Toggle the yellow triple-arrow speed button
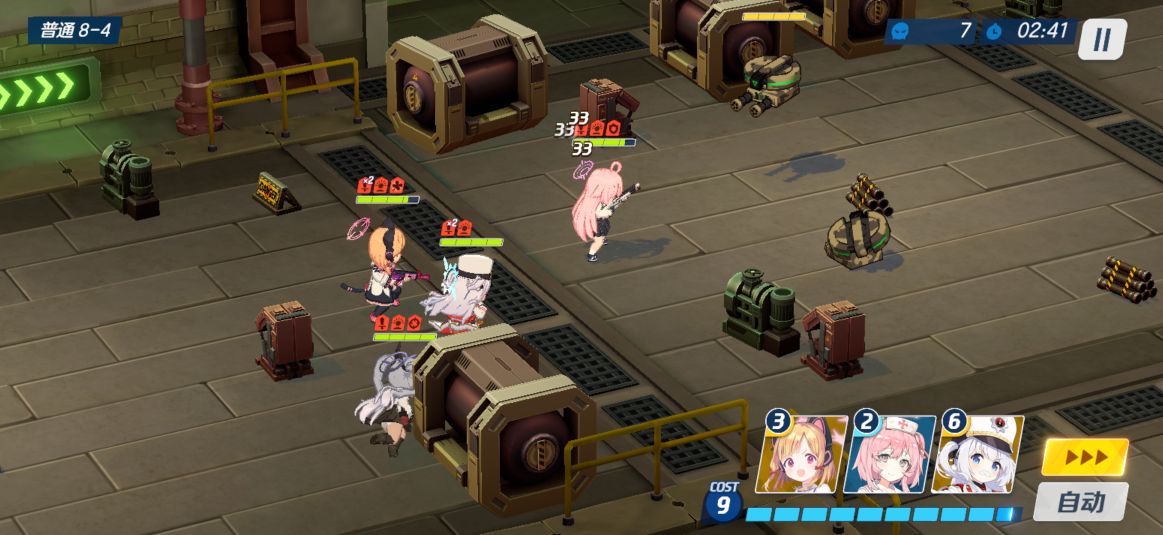 point(1084,457)
